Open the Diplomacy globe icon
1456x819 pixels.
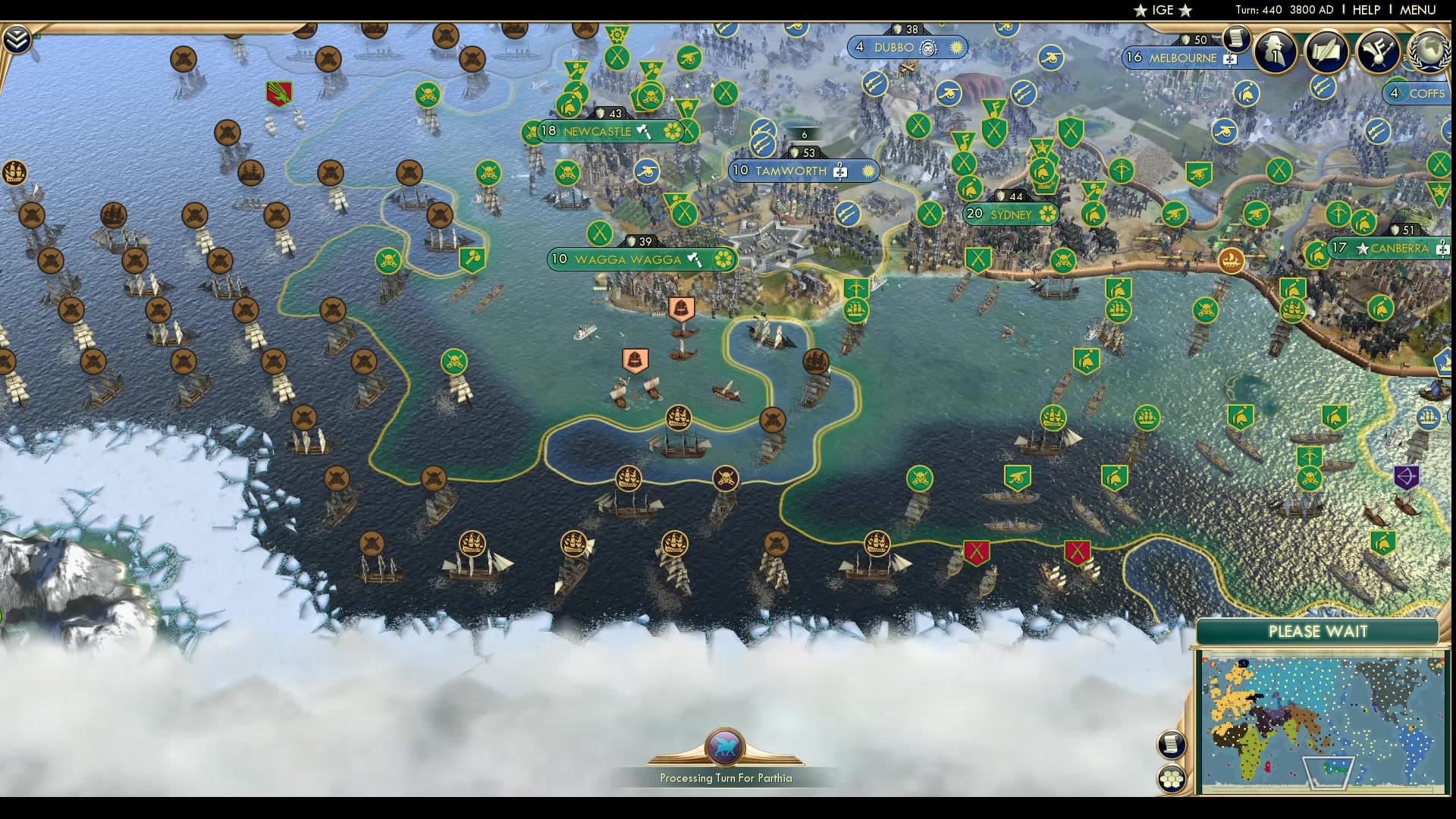click(x=1428, y=52)
